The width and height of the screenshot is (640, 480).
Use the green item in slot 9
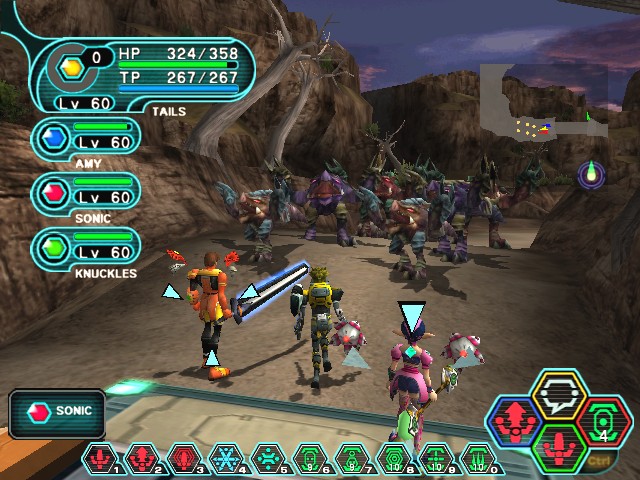[x=436, y=459]
